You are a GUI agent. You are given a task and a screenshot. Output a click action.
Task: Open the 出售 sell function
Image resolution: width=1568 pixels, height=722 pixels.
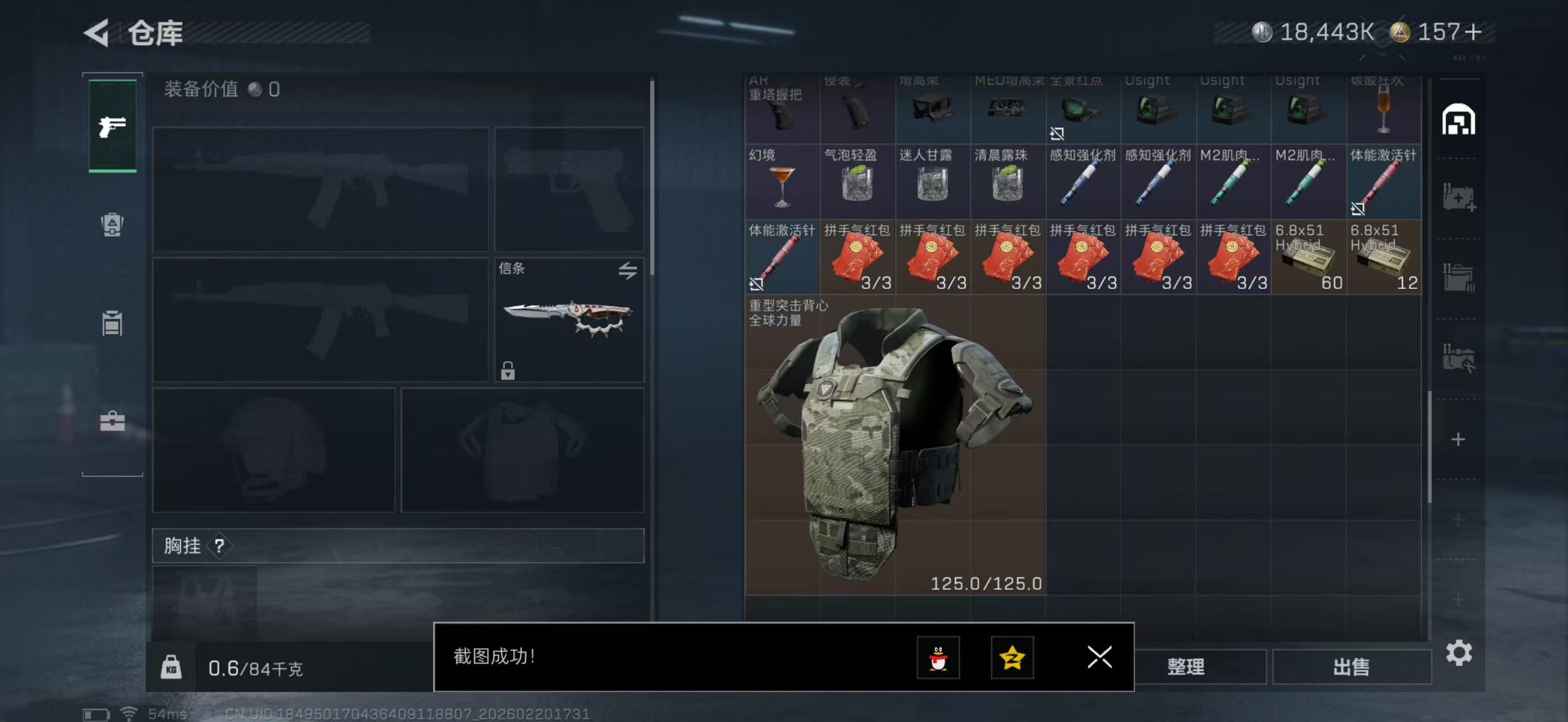(1351, 667)
